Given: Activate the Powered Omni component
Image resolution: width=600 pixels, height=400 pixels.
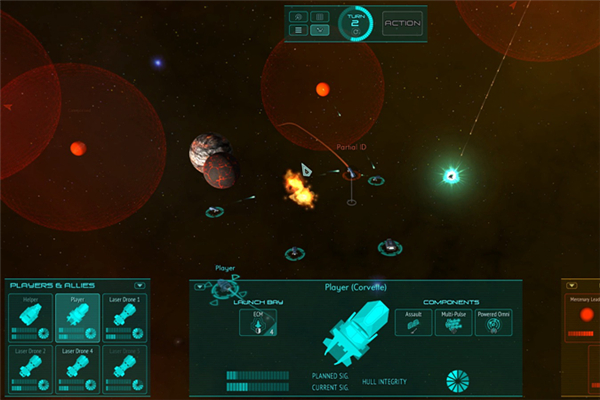Looking at the screenshot, I should point(492,321).
